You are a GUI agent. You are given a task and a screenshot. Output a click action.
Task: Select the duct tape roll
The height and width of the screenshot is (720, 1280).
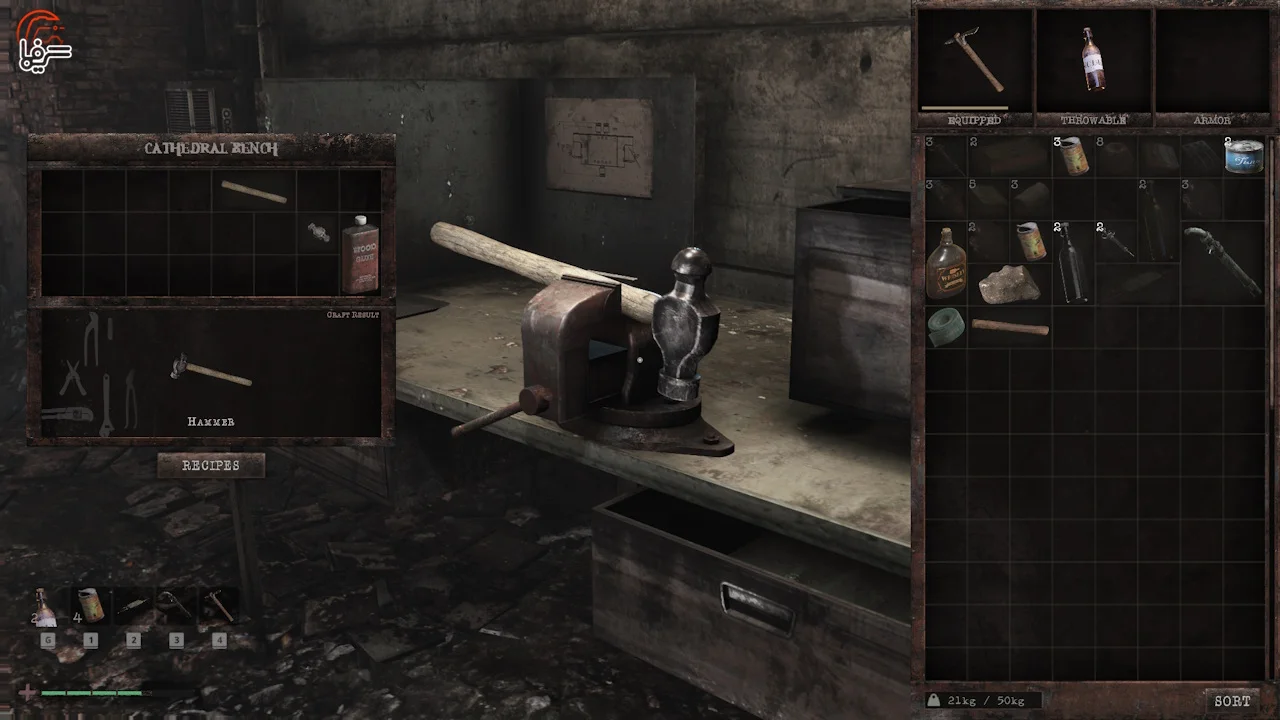tap(945, 327)
